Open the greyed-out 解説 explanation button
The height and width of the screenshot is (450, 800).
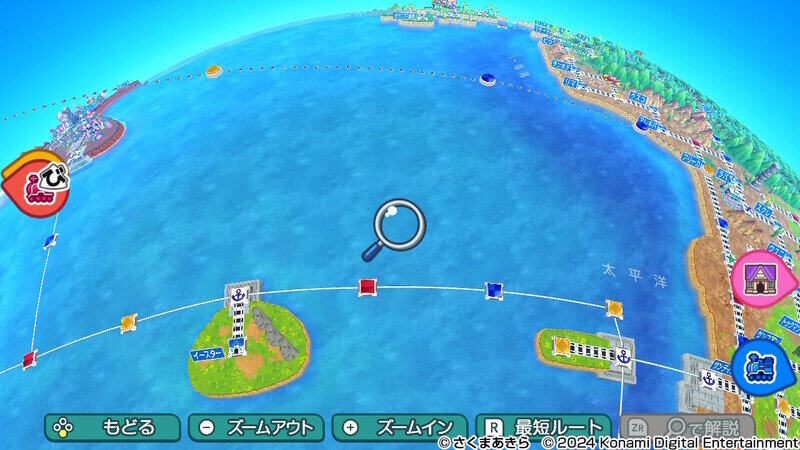point(687,428)
